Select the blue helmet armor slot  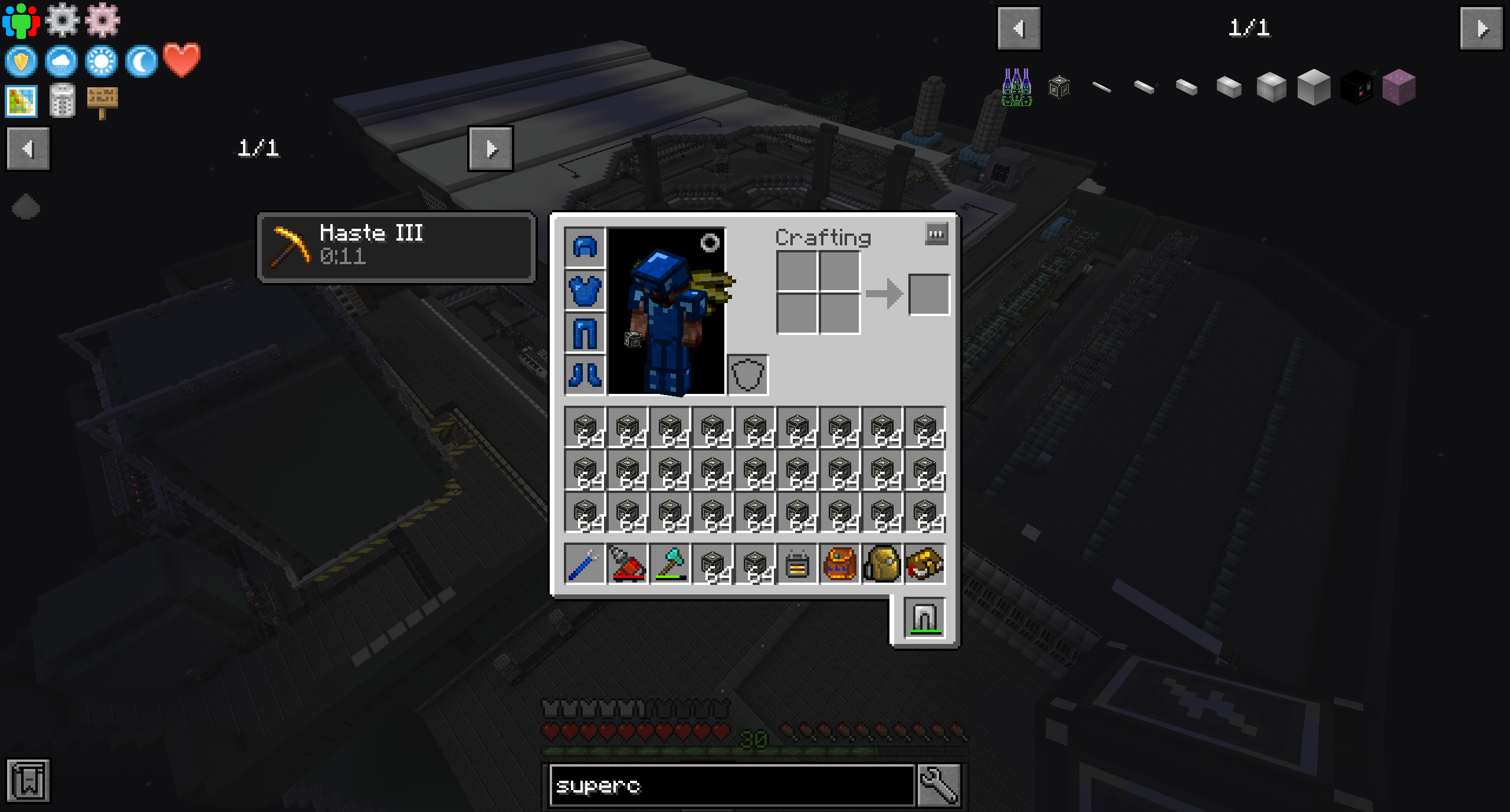(585, 247)
